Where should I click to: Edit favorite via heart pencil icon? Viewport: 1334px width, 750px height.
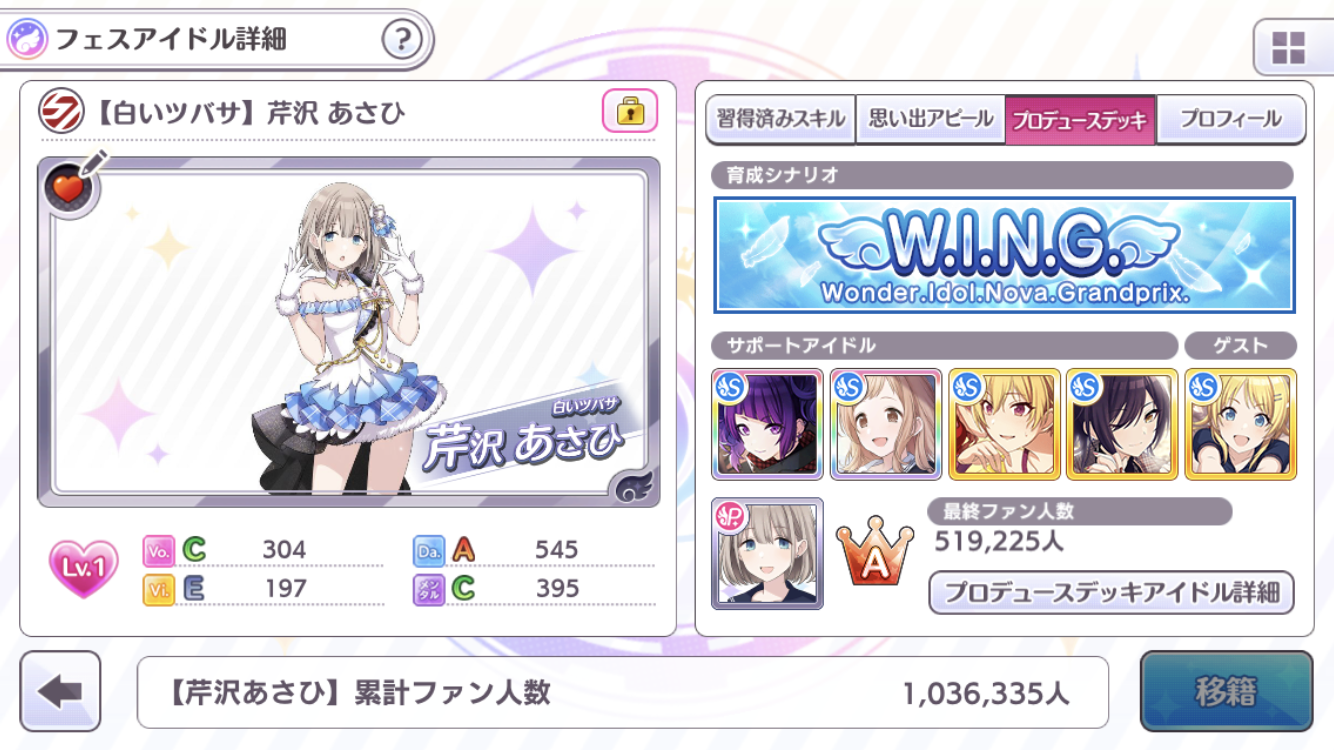[72, 185]
